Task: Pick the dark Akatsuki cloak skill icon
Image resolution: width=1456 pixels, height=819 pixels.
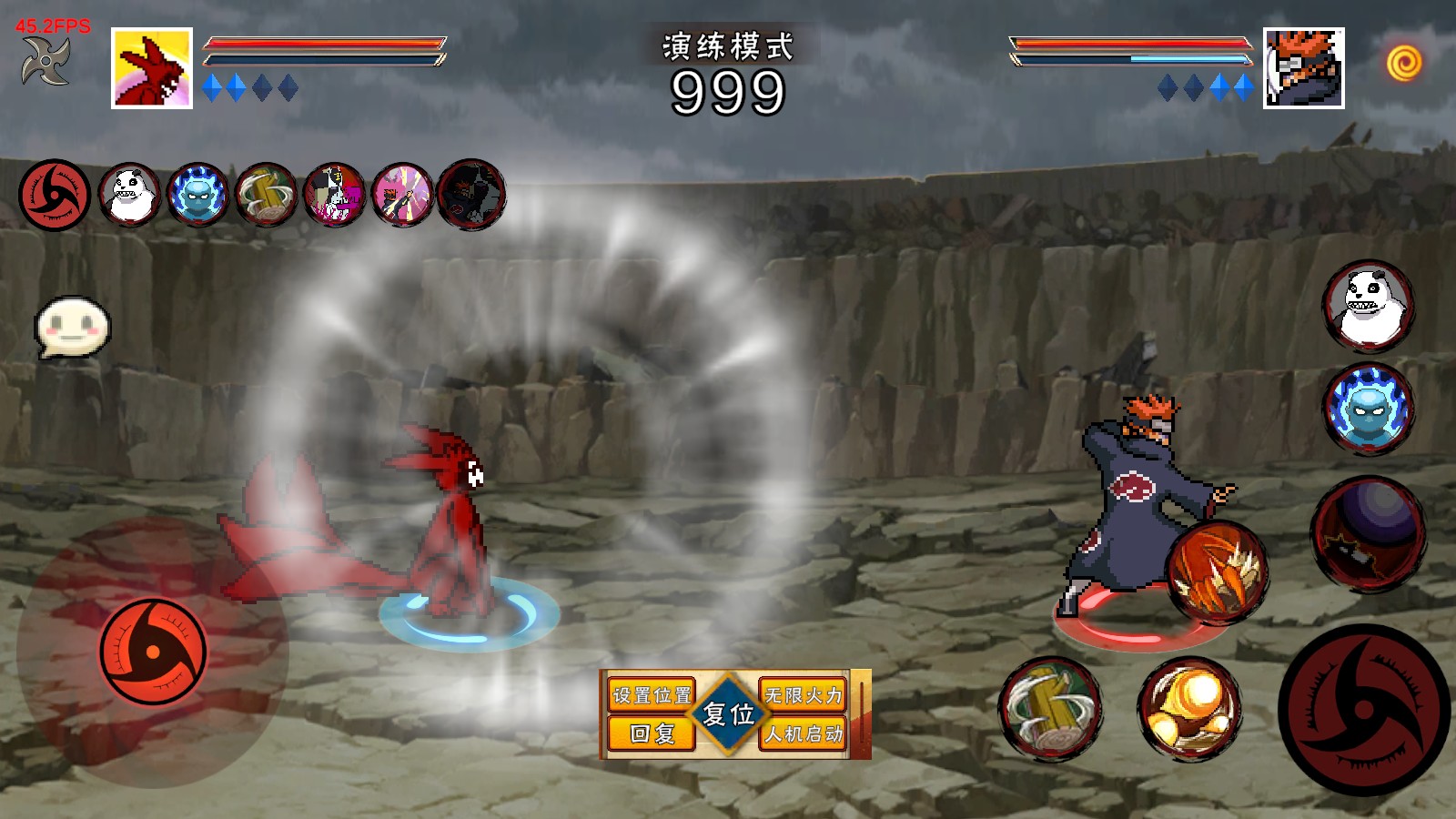Action: (x=471, y=195)
